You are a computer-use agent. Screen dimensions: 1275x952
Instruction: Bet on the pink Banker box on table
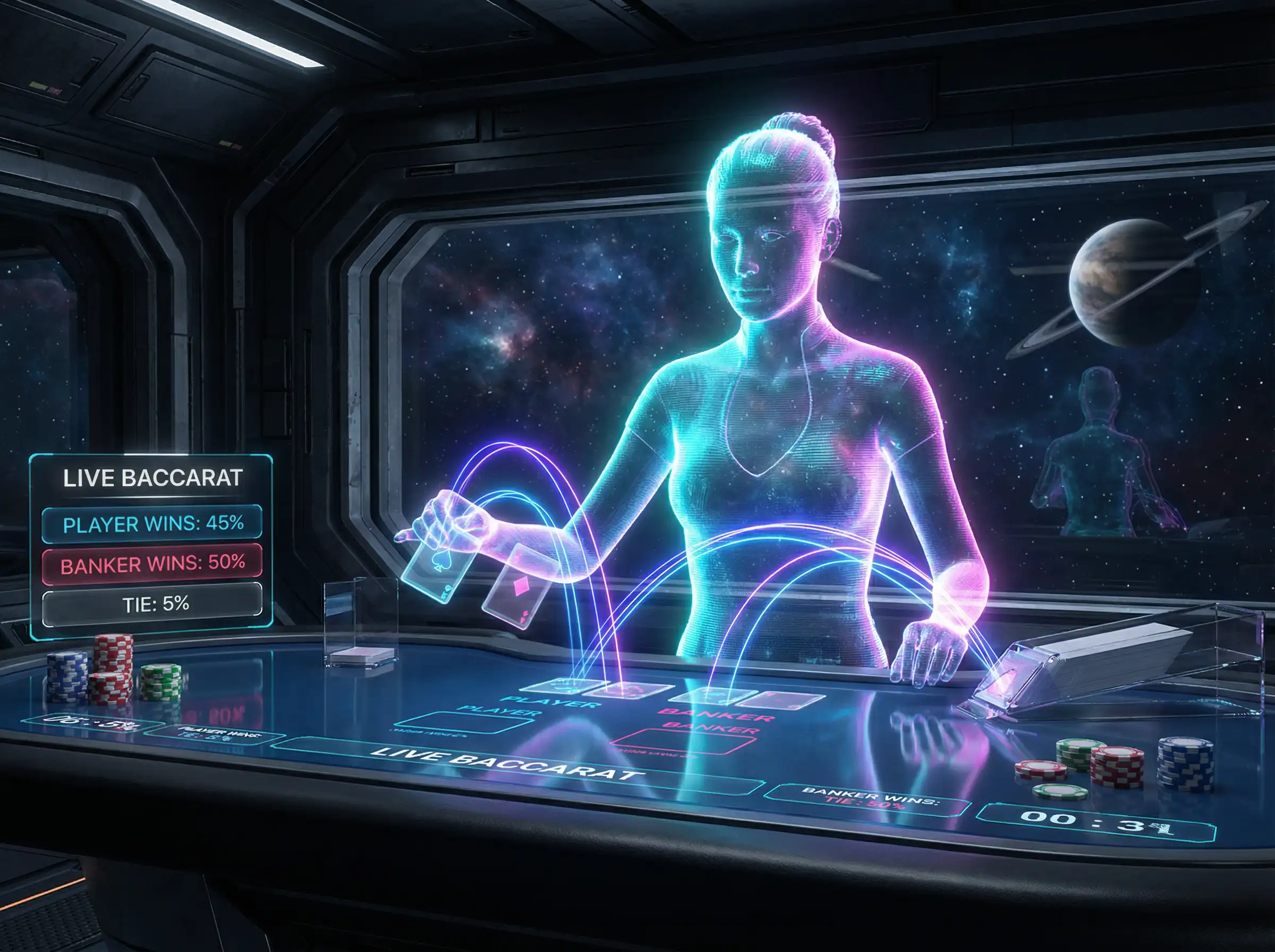[x=682, y=742]
